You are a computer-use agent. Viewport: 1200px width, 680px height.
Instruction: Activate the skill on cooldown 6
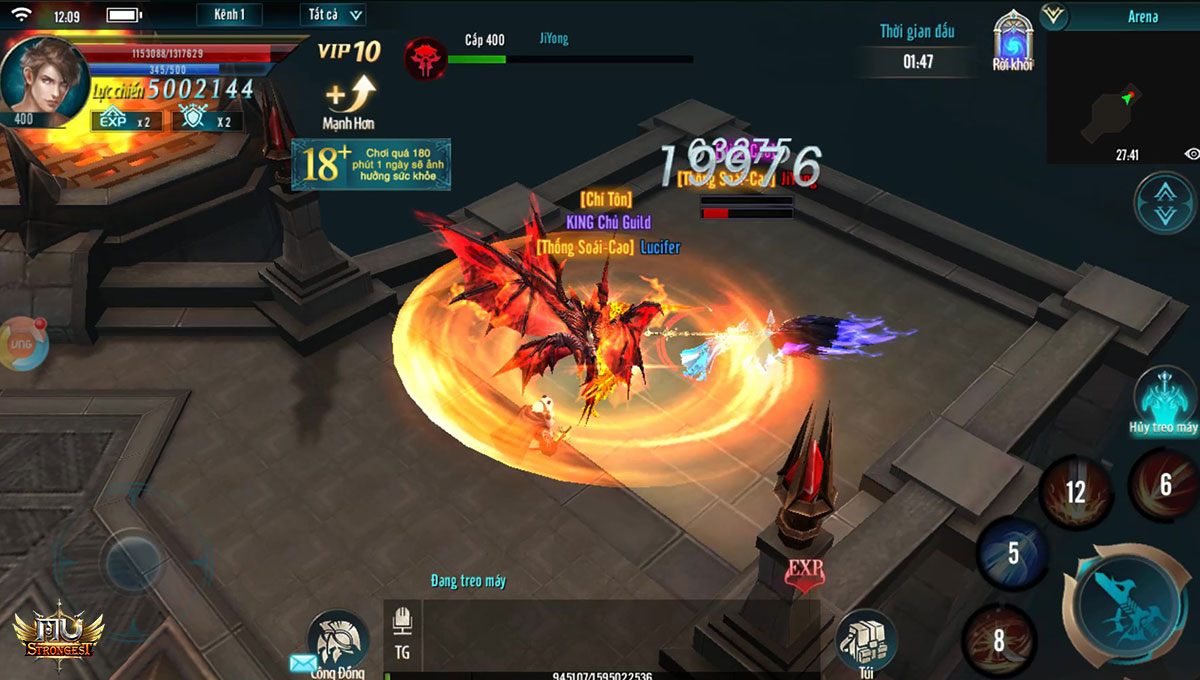point(1165,485)
